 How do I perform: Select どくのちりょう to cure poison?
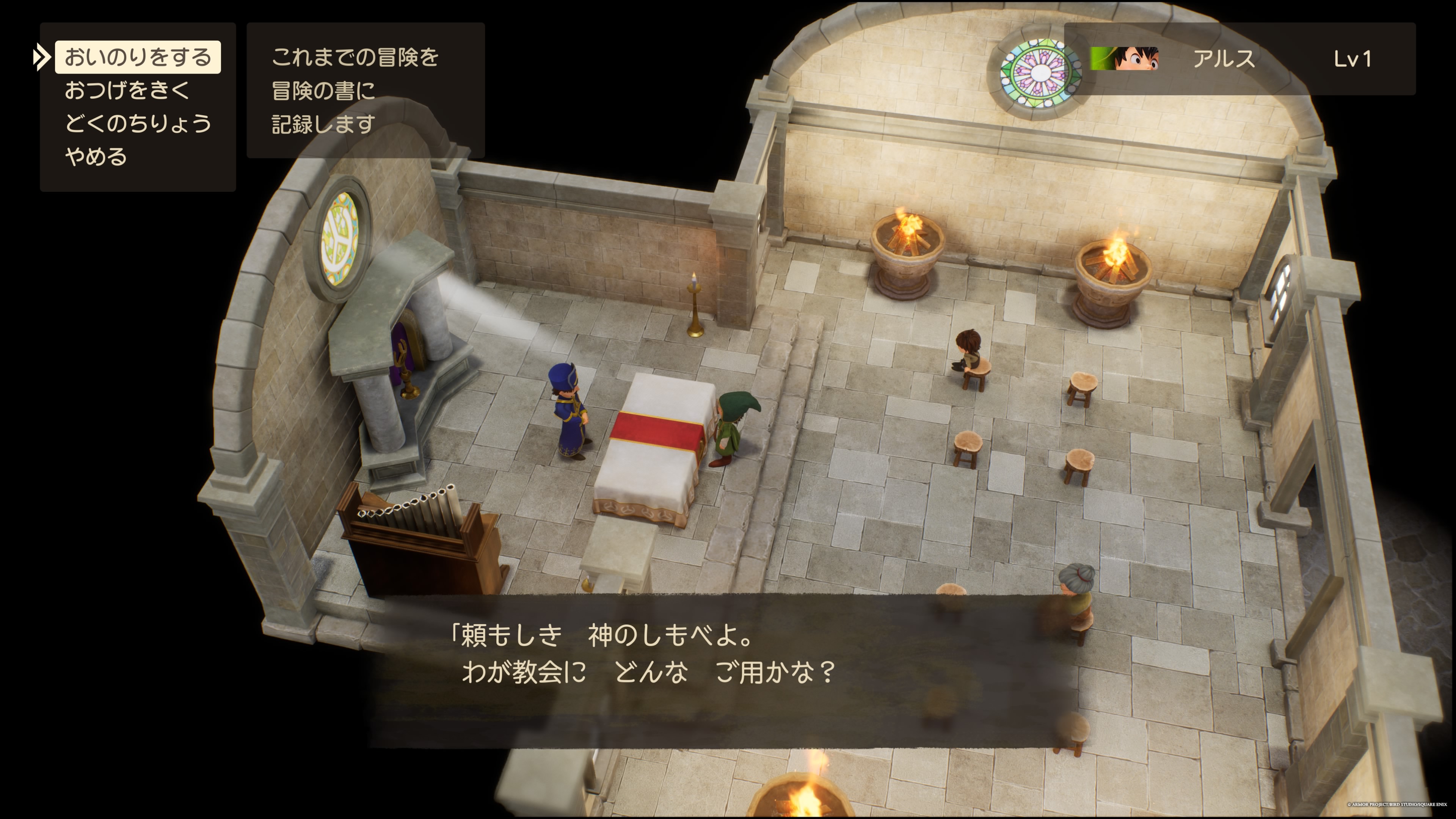tap(138, 123)
